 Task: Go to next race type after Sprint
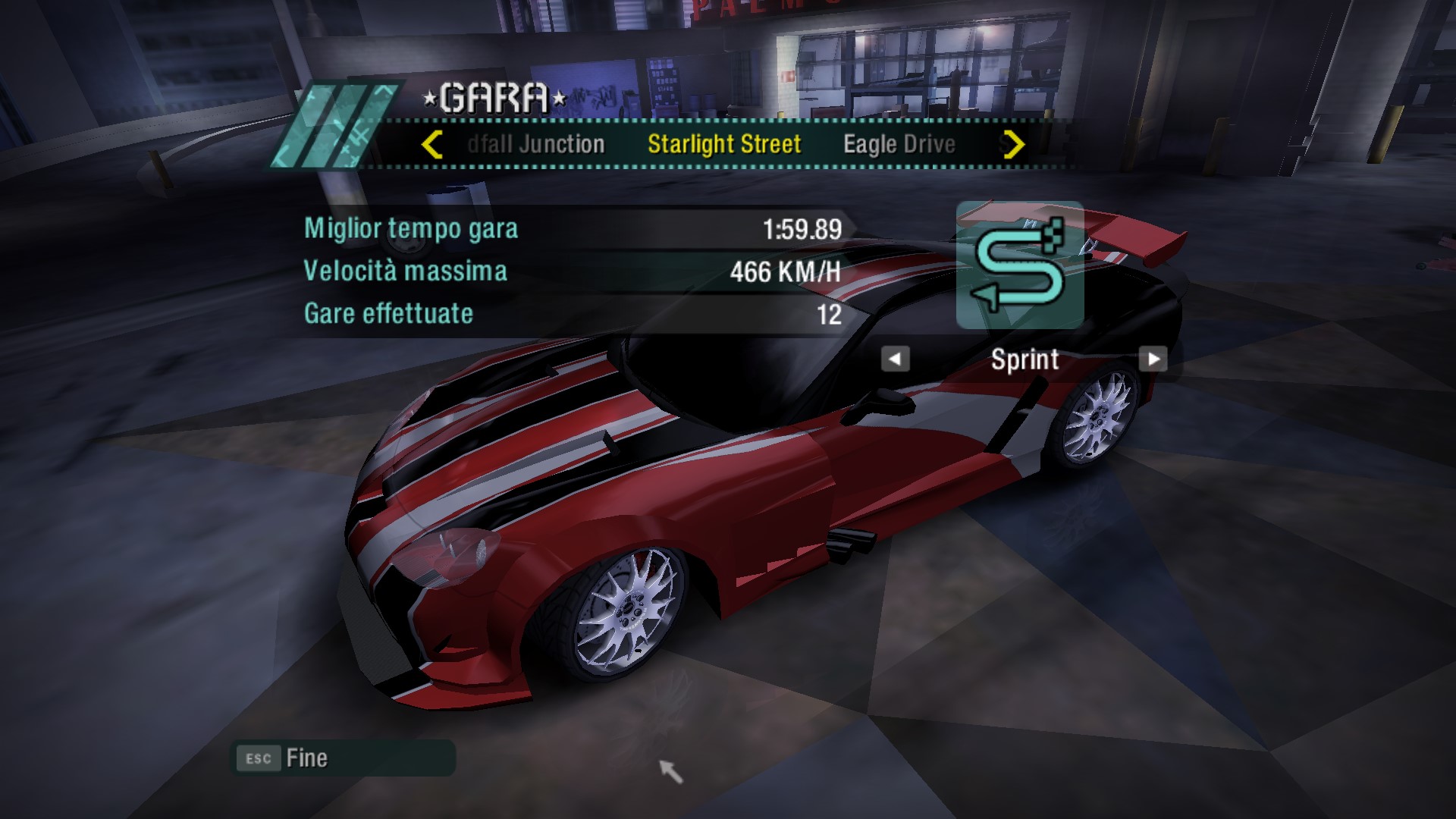(x=1153, y=359)
